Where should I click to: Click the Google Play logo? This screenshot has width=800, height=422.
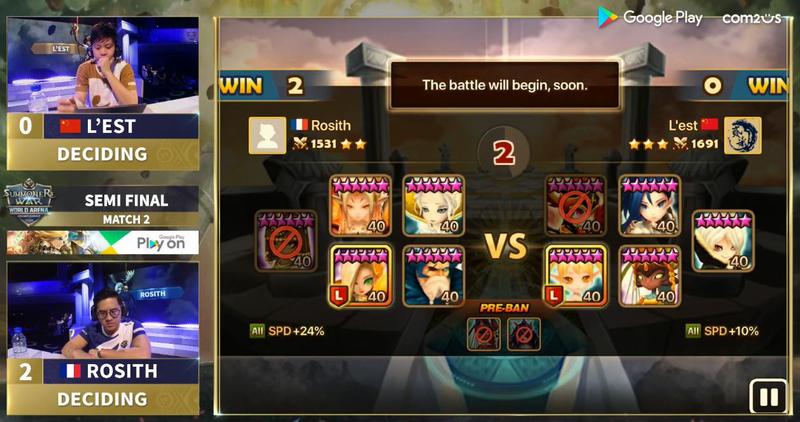(651, 17)
